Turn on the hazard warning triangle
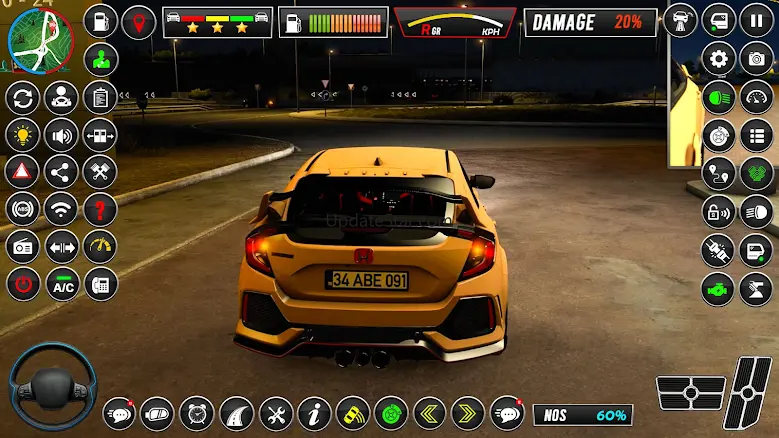The image size is (779, 438). 22,171
